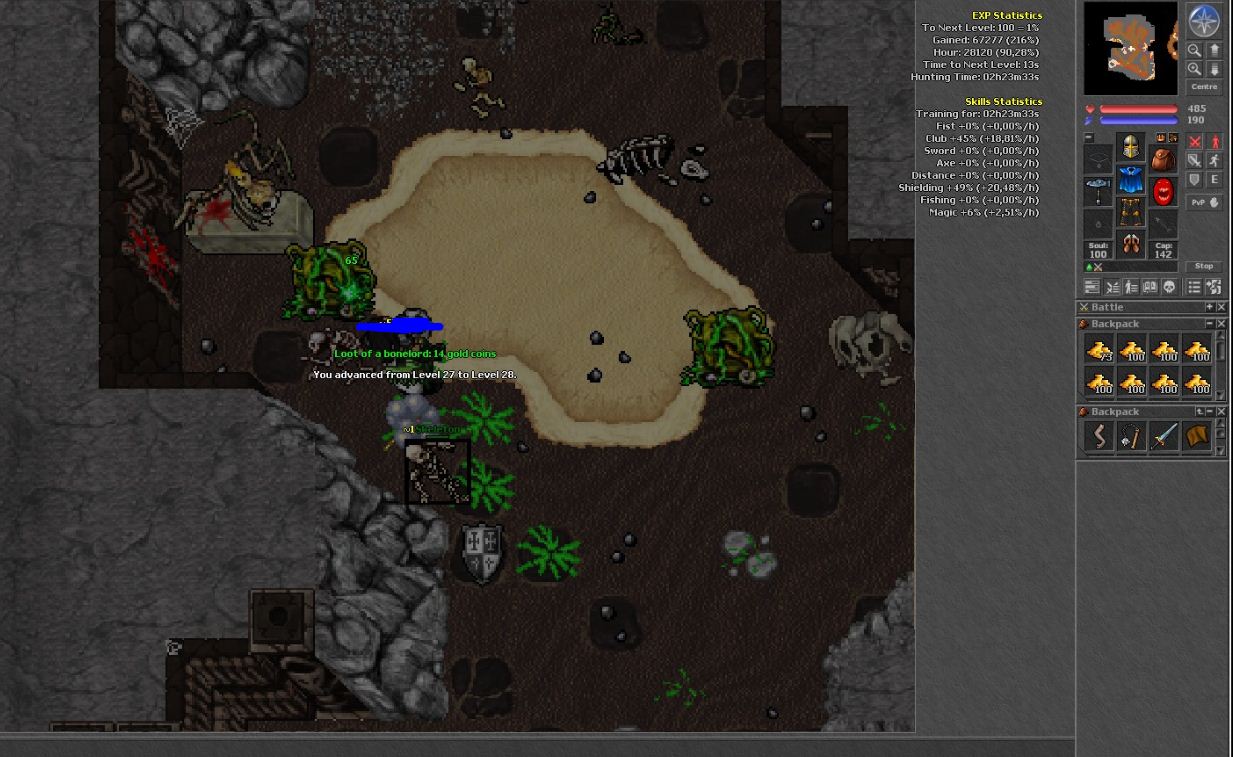Toggle the PvP mode button

(x=1204, y=202)
